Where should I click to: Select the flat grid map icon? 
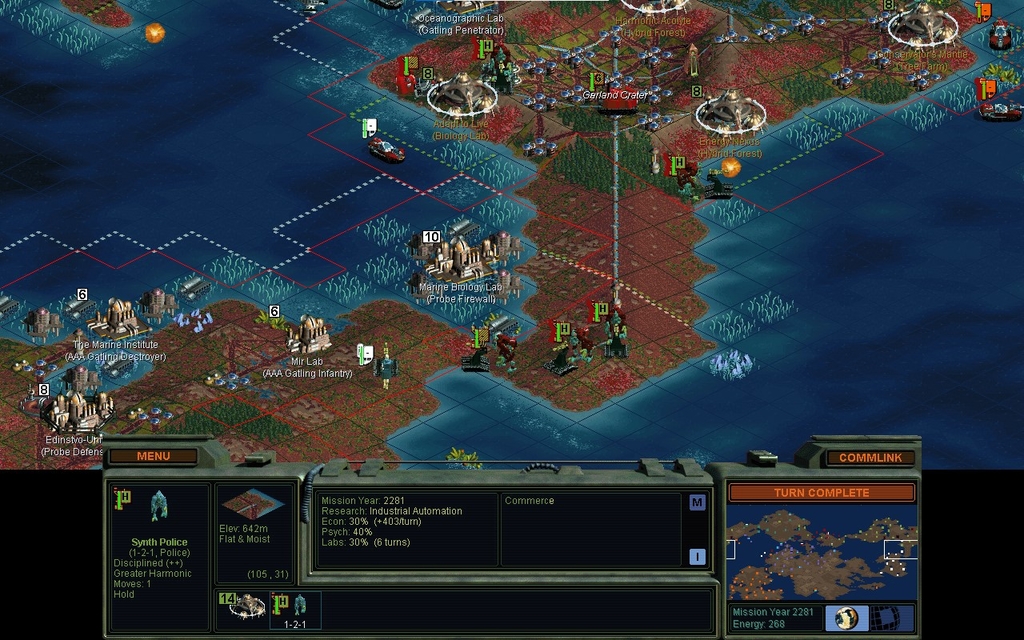point(886,618)
